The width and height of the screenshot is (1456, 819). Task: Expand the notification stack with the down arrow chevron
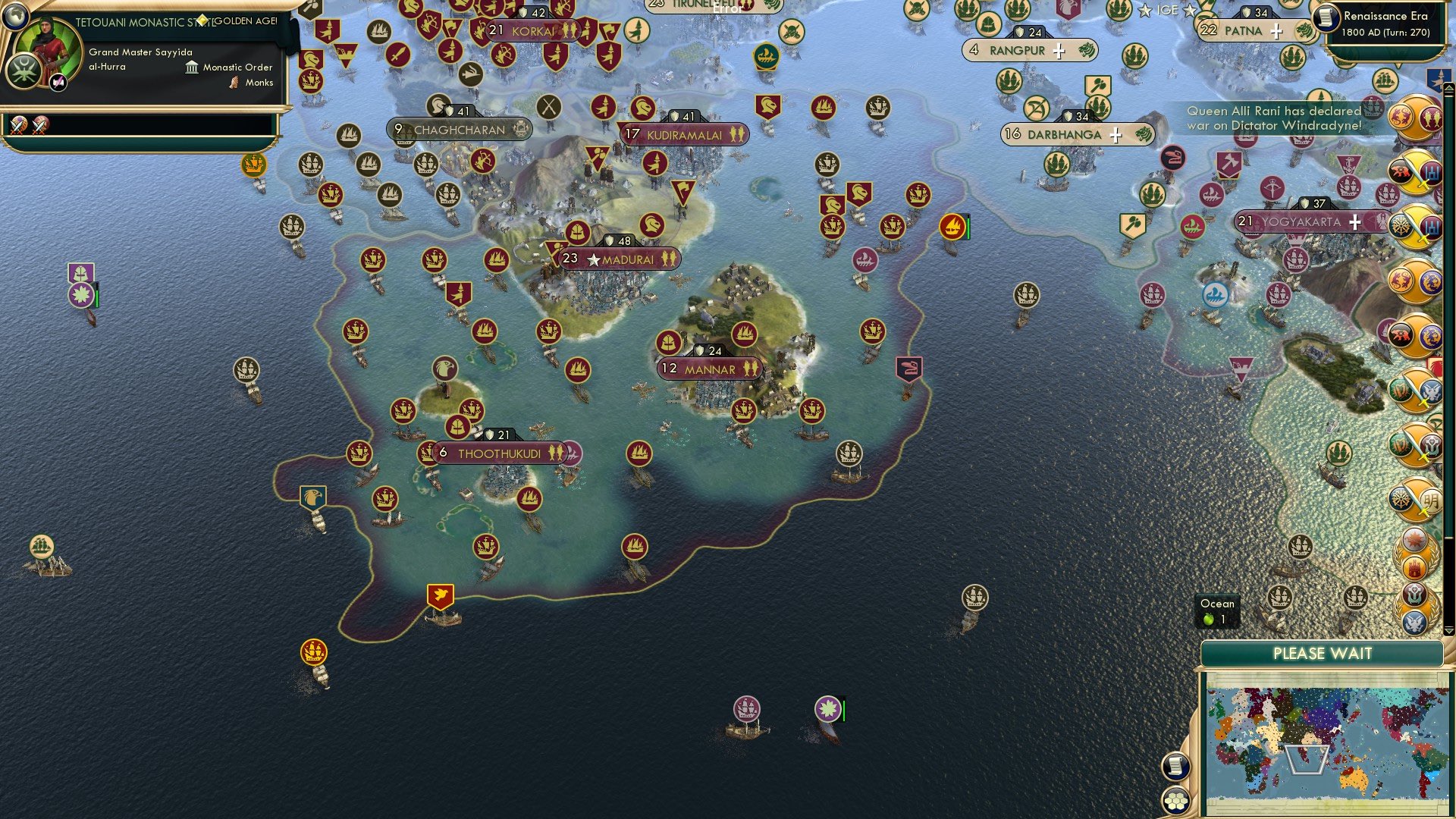click(x=1448, y=631)
